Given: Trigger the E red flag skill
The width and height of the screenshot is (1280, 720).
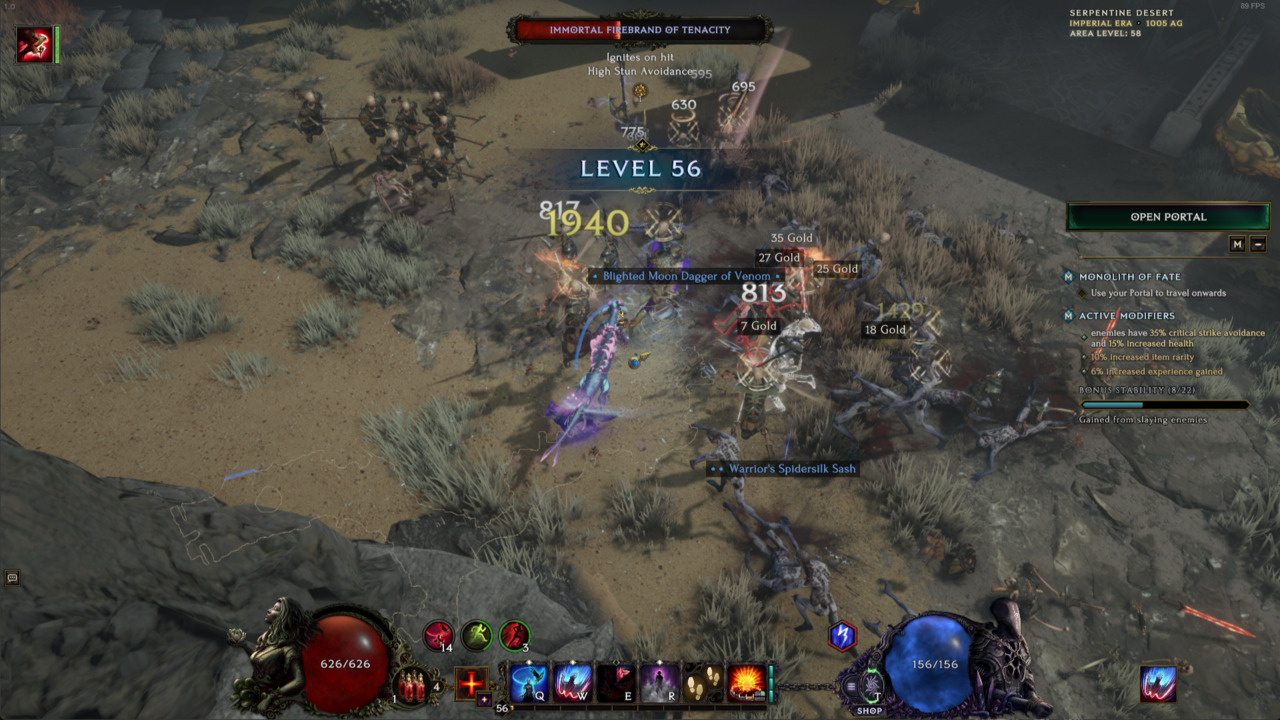Looking at the screenshot, I should point(616,683).
